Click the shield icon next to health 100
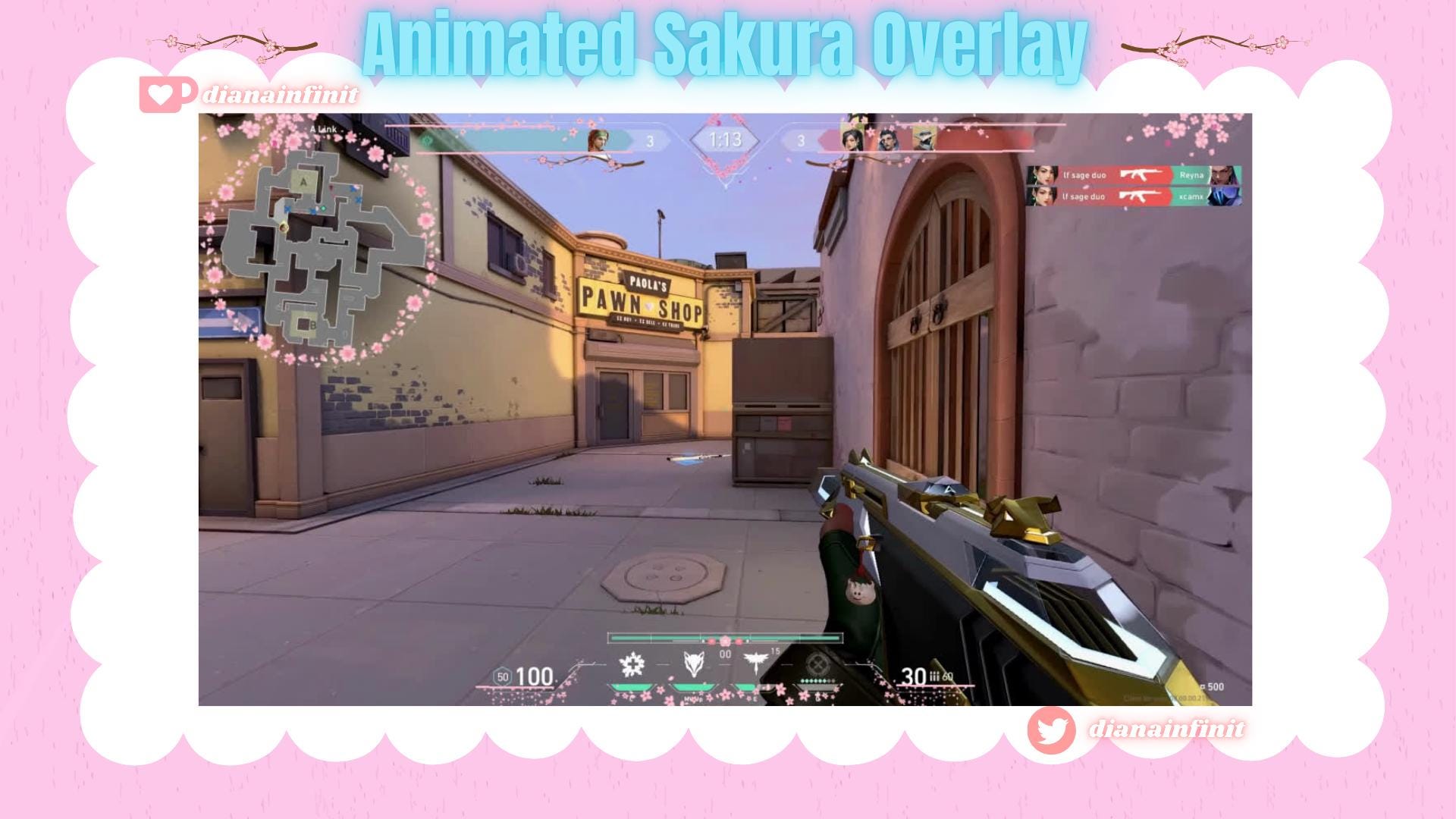Viewport: 1456px width, 819px height. coord(503,677)
